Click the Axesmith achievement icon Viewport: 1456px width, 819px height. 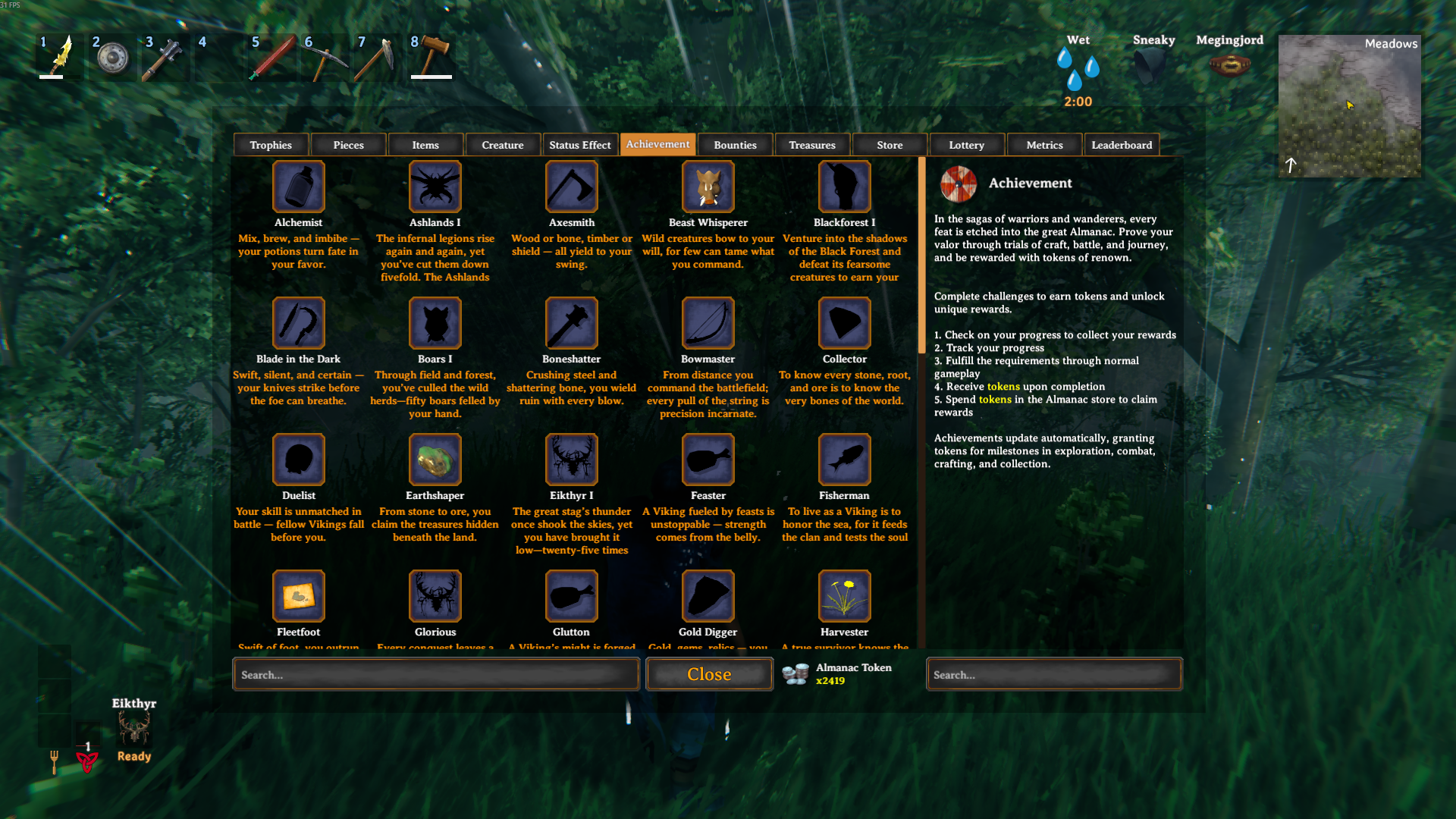pos(571,186)
